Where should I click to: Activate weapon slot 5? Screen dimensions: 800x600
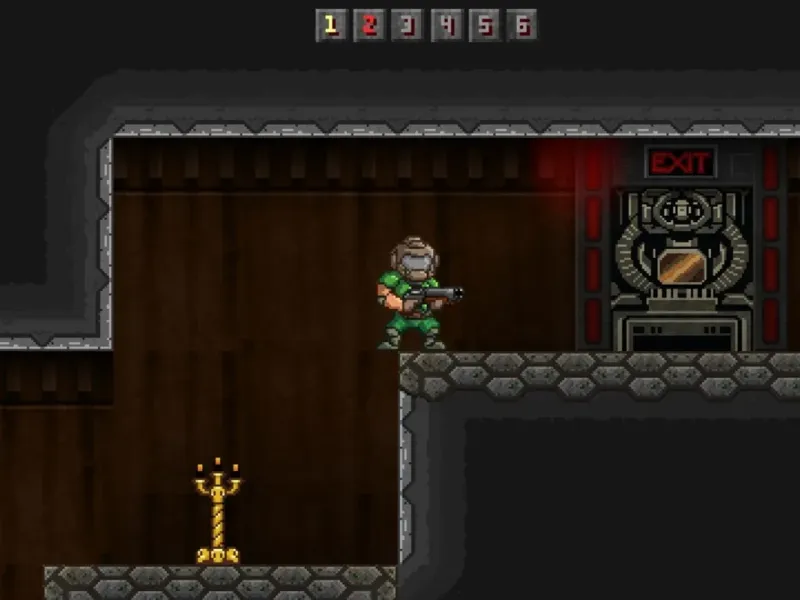pyautogui.click(x=483, y=25)
